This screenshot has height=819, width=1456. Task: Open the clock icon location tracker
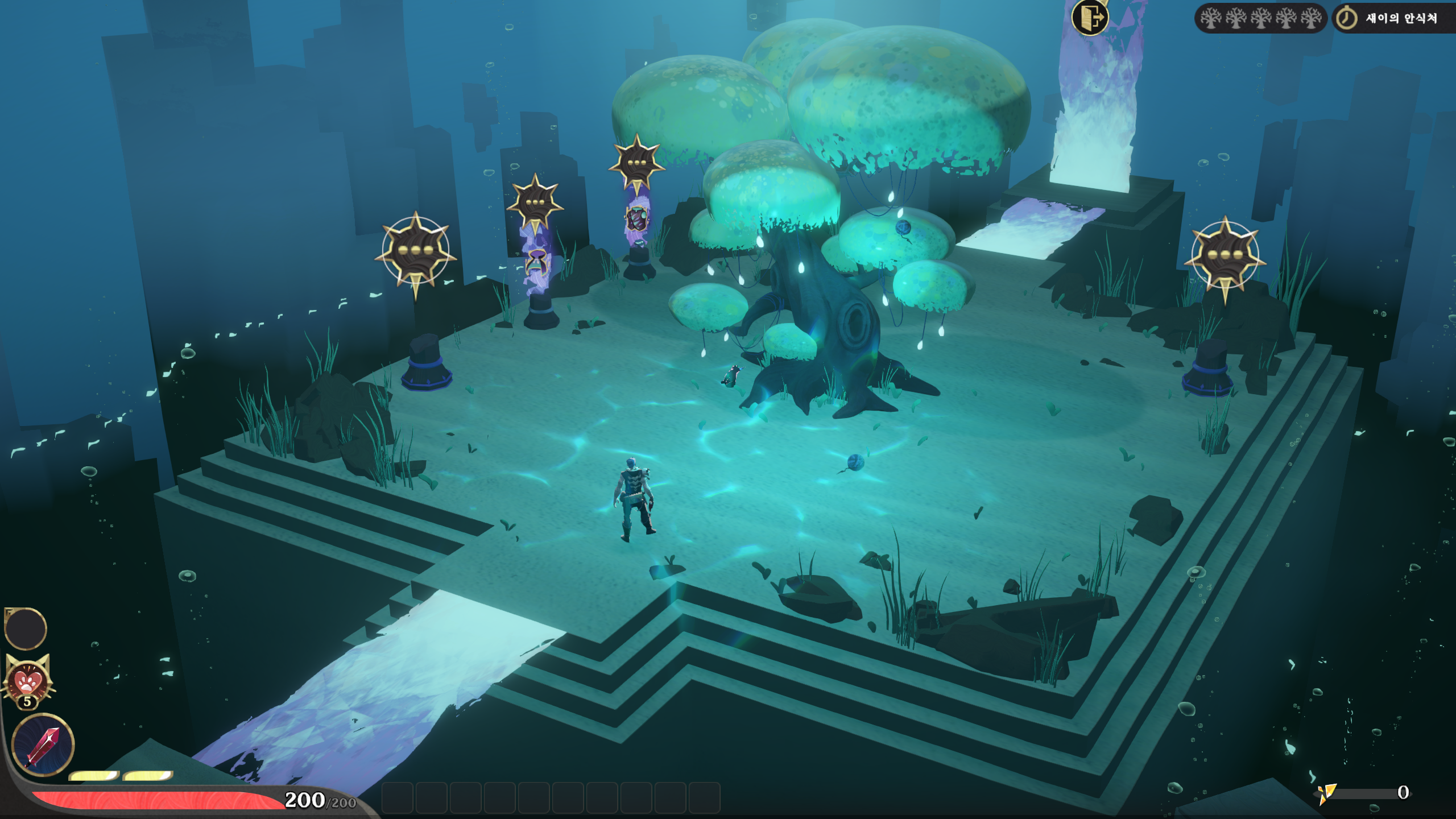(x=1346, y=18)
